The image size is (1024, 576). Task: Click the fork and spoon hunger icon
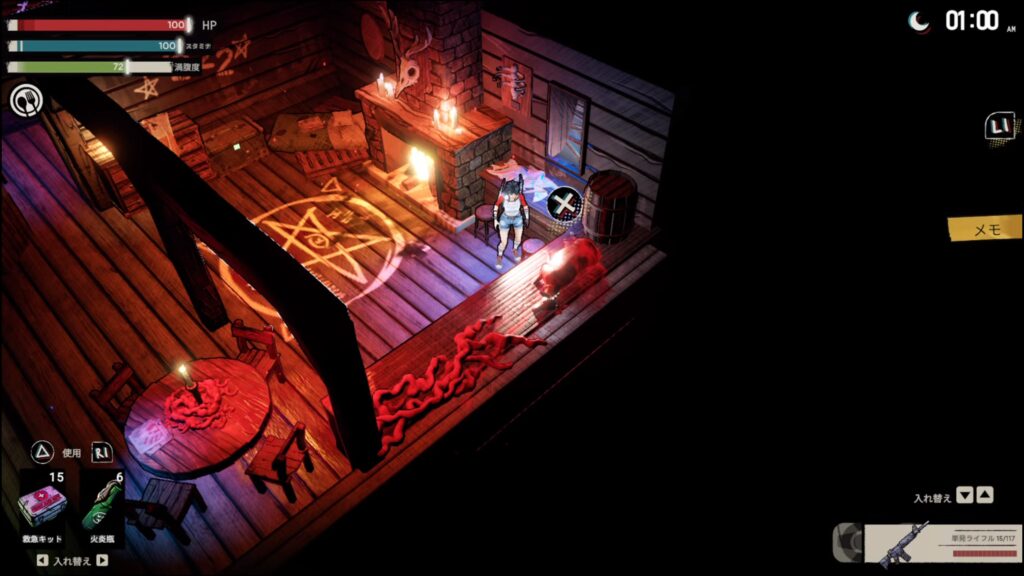click(25, 99)
